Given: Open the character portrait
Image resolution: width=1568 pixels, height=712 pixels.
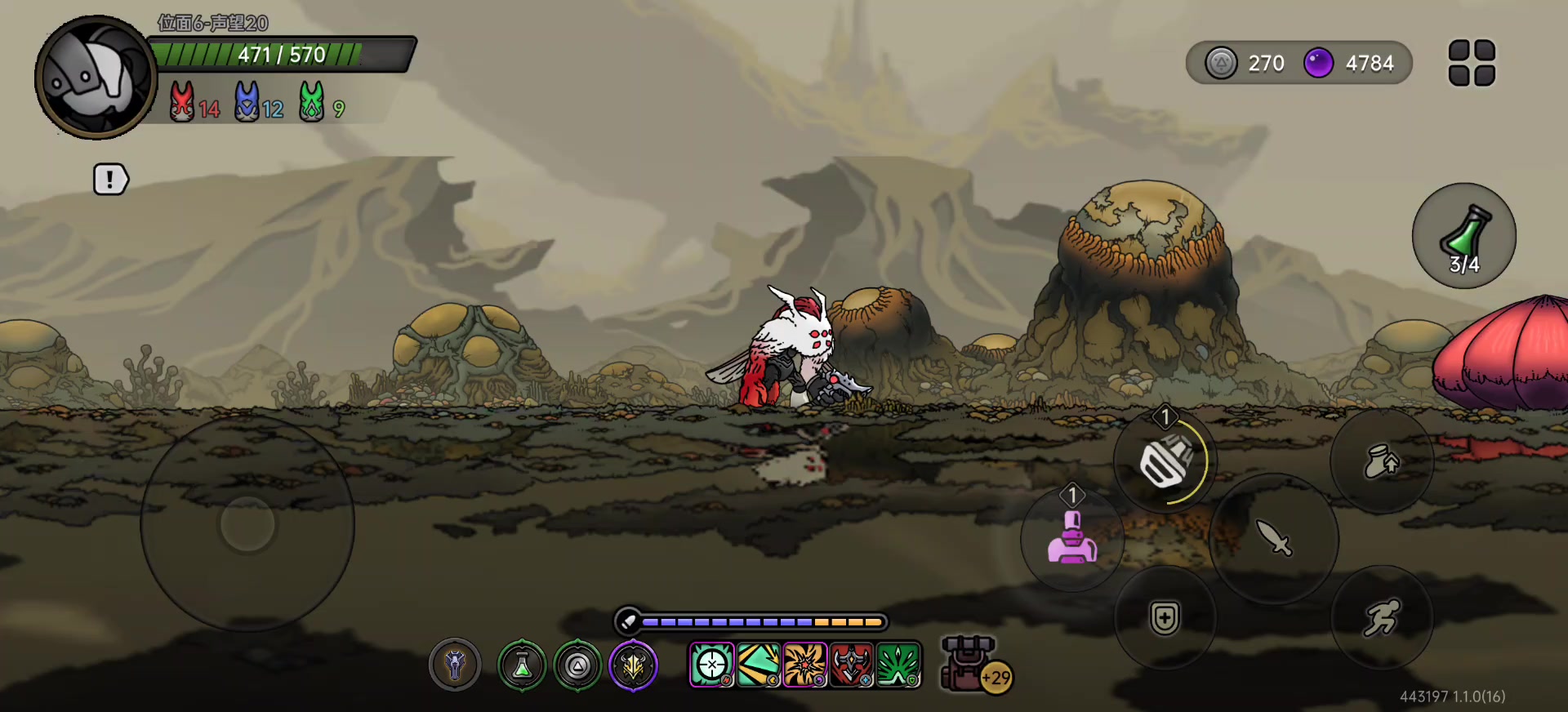Looking at the screenshot, I should [x=95, y=78].
